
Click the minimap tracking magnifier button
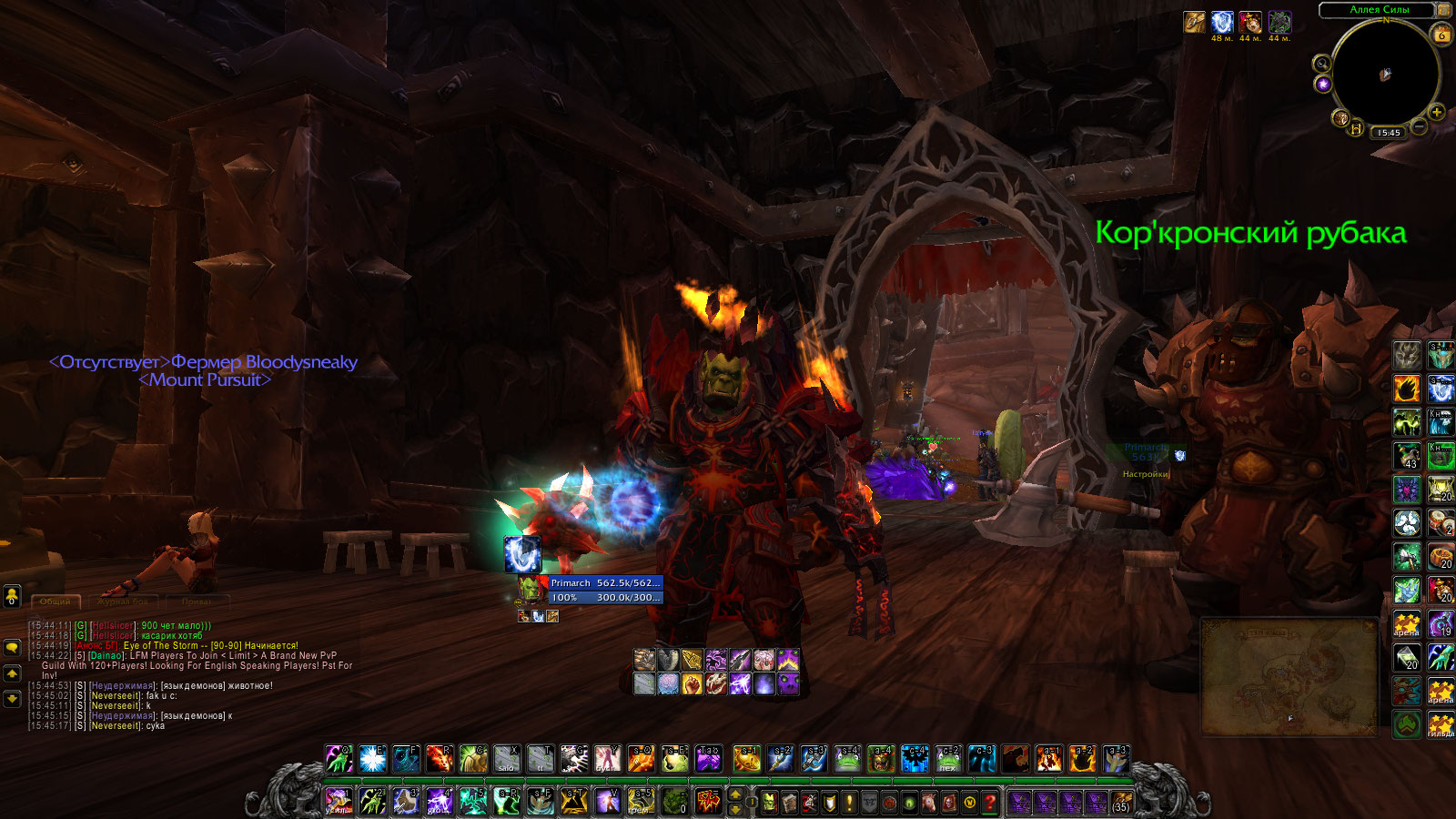pos(1321,64)
